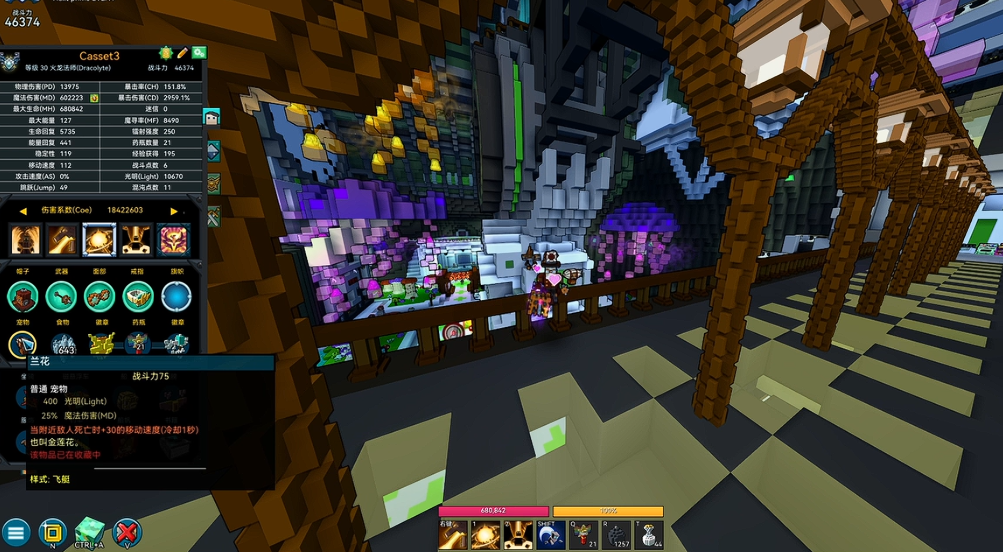Go to next stat with right arrow
The height and width of the screenshot is (552, 1003).
(174, 211)
